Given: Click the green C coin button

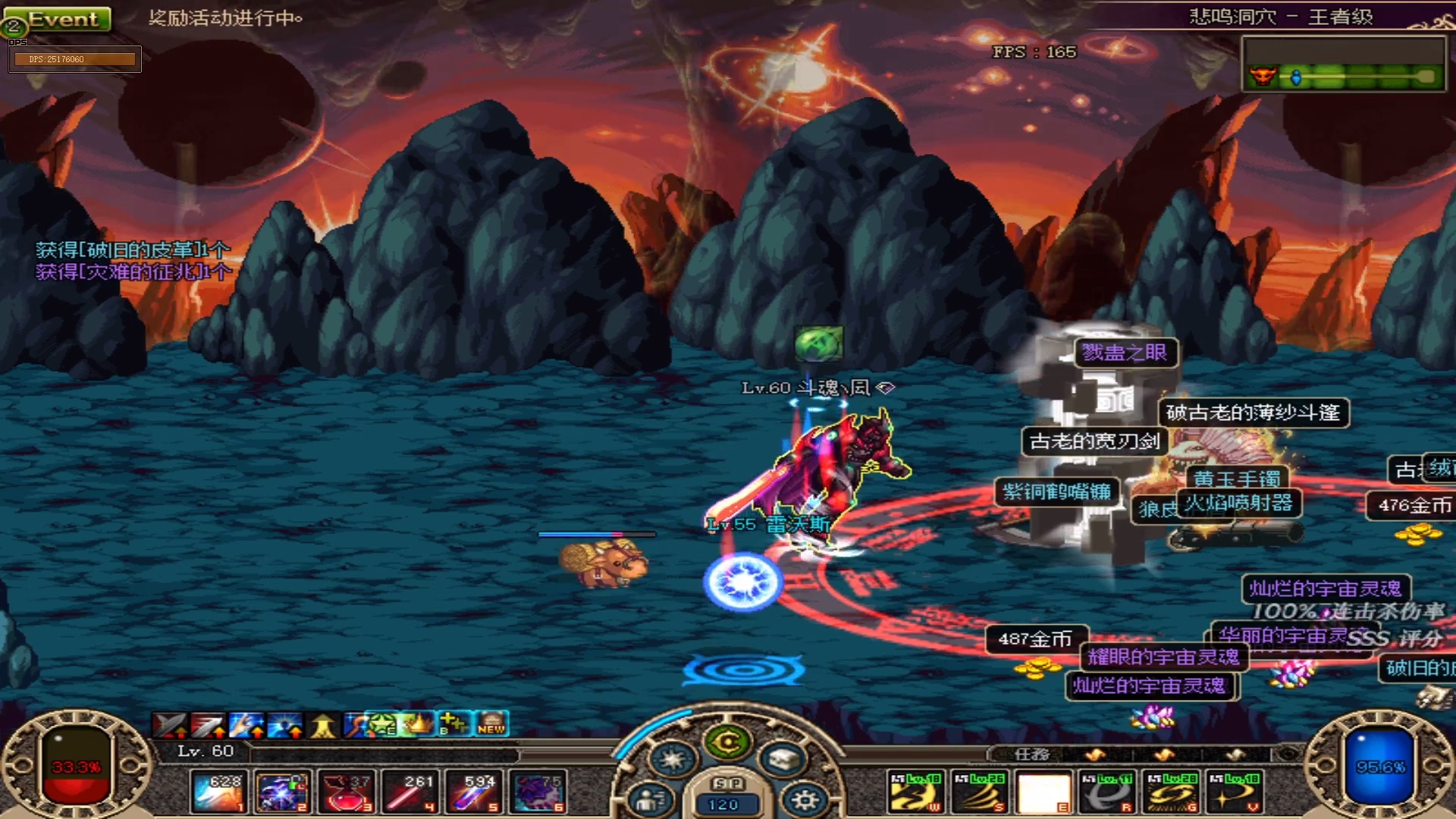Looking at the screenshot, I should [727, 742].
